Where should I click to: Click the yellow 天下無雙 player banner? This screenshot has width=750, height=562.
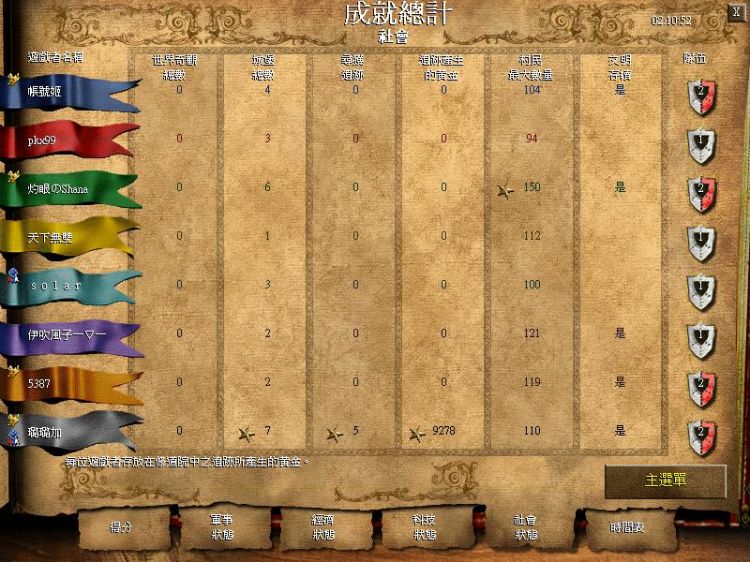(65, 237)
